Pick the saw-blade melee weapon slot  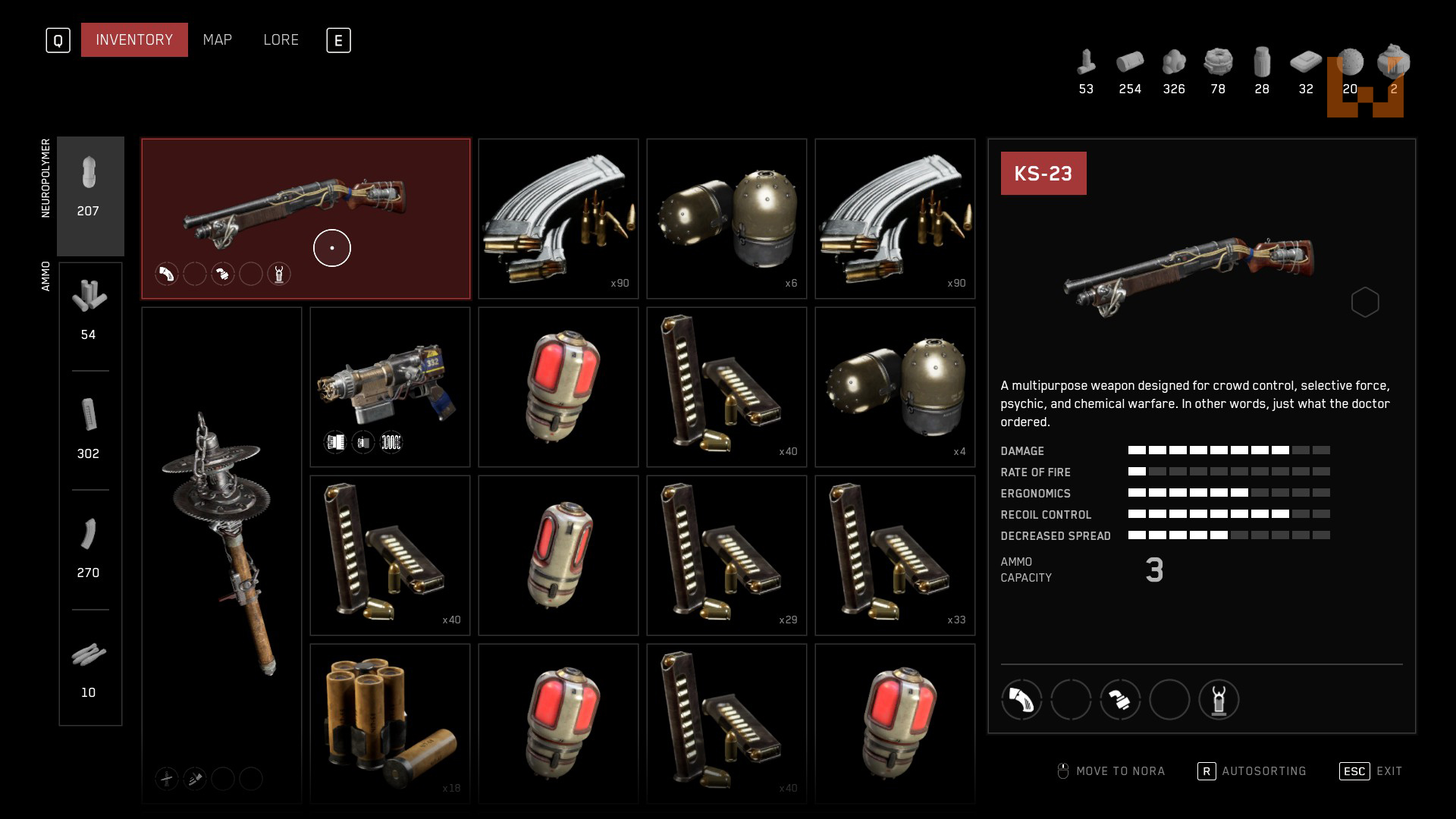click(221, 554)
